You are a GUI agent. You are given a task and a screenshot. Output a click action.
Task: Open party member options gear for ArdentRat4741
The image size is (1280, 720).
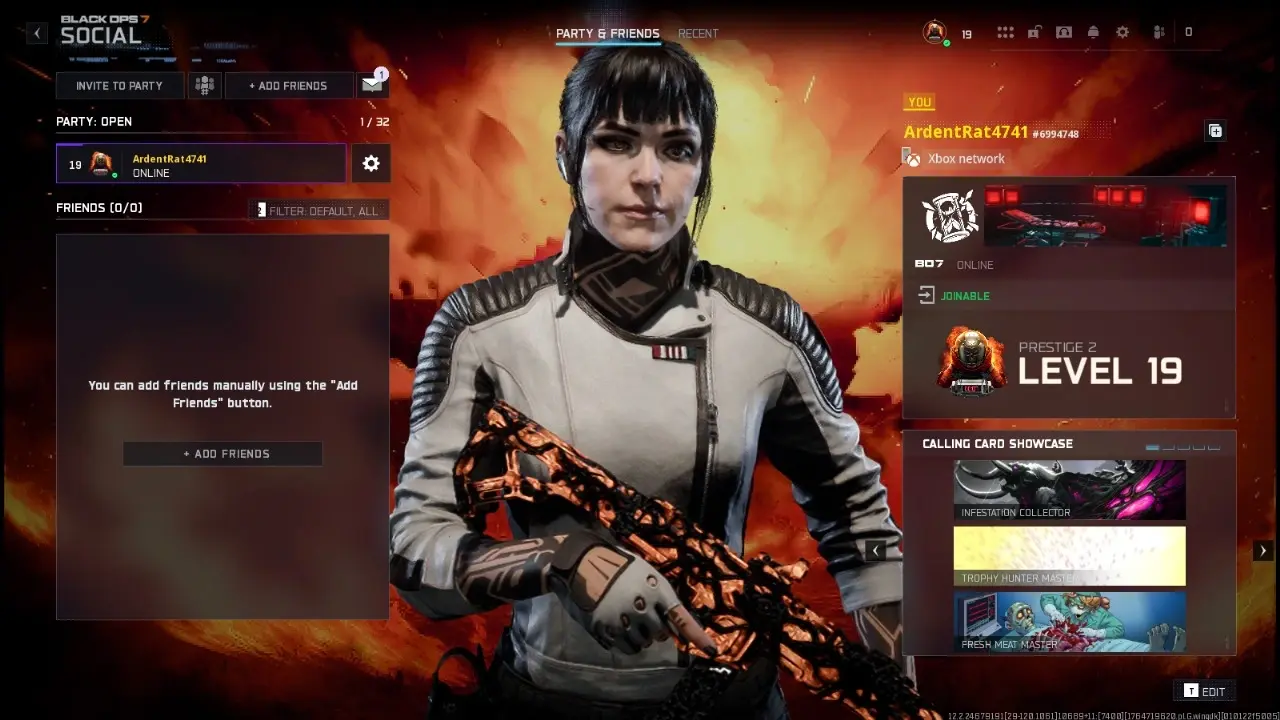pyautogui.click(x=371, y=163)
